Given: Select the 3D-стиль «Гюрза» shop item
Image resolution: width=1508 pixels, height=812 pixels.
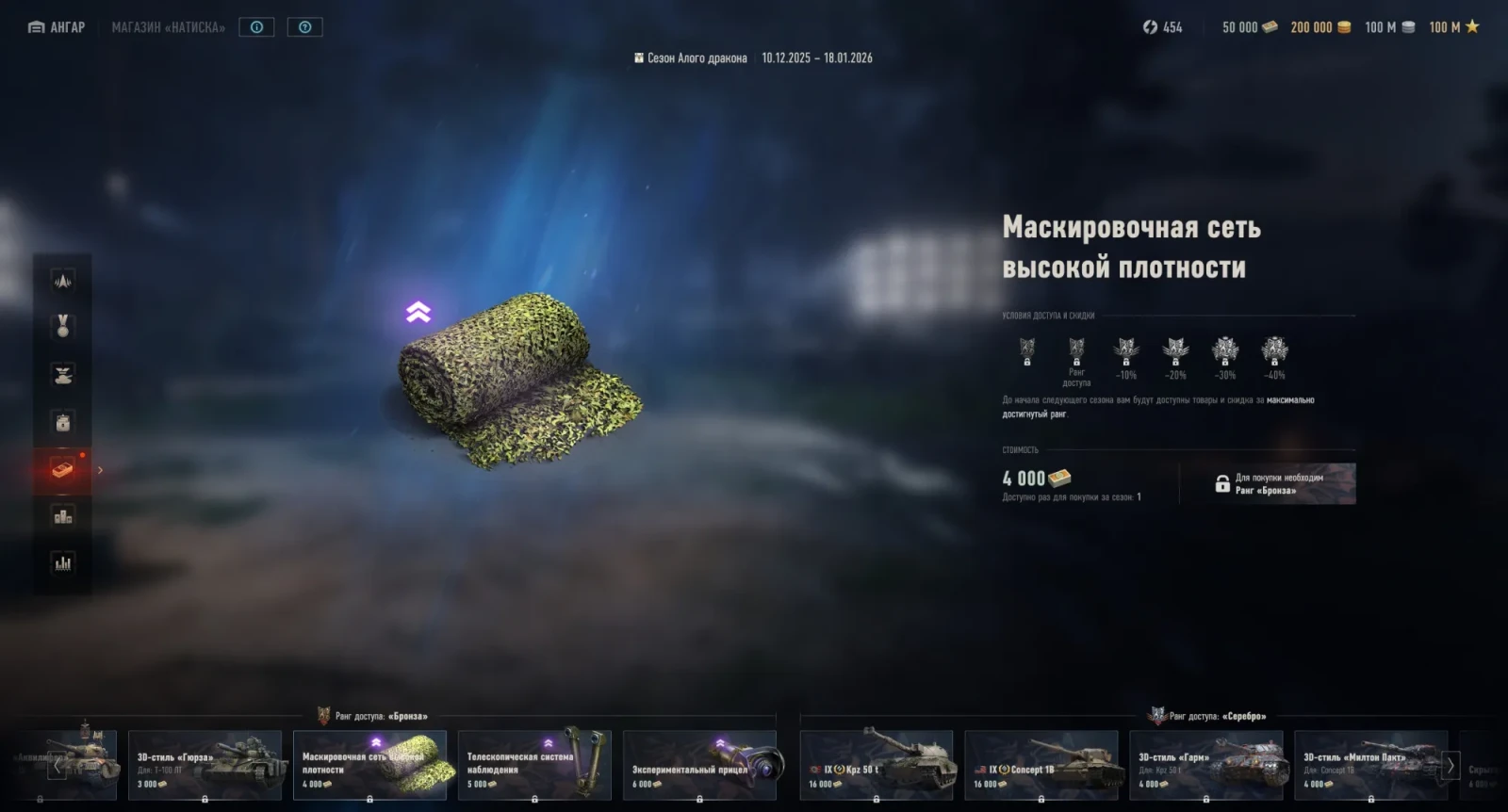Looking at the screenshot, I should 205,765.
